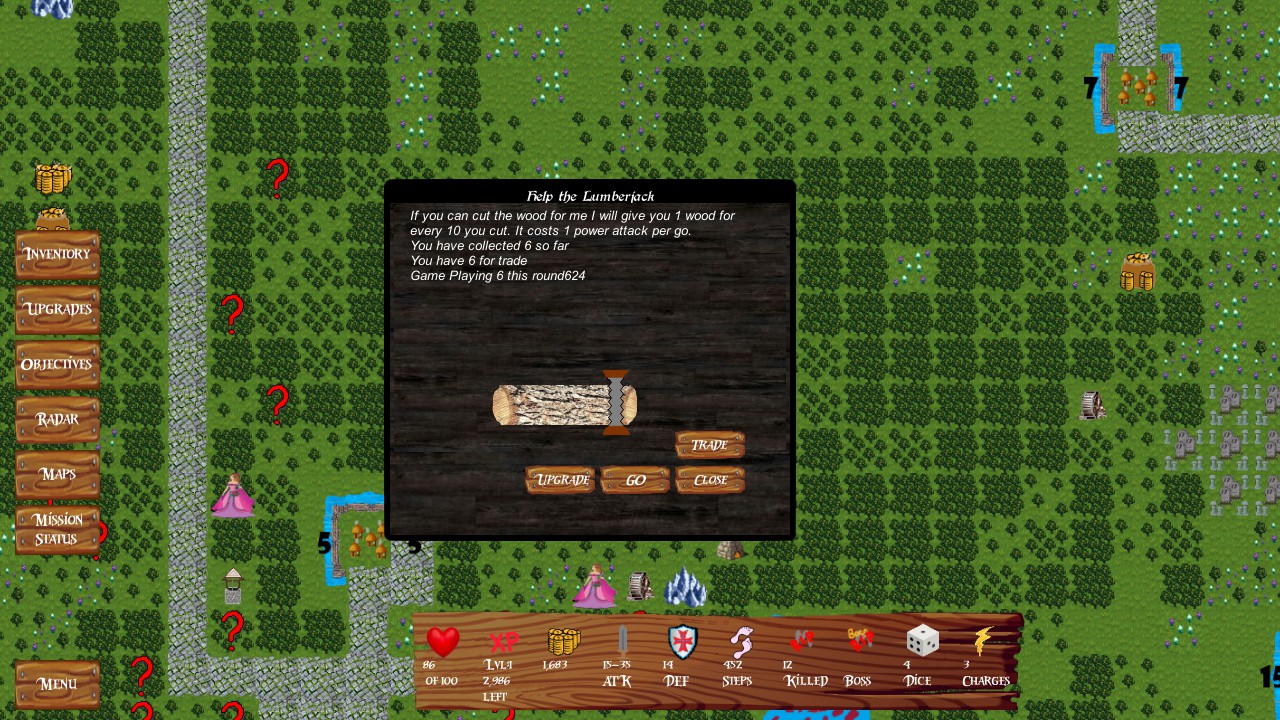Select the lightning Charges icon

[985, 641]
